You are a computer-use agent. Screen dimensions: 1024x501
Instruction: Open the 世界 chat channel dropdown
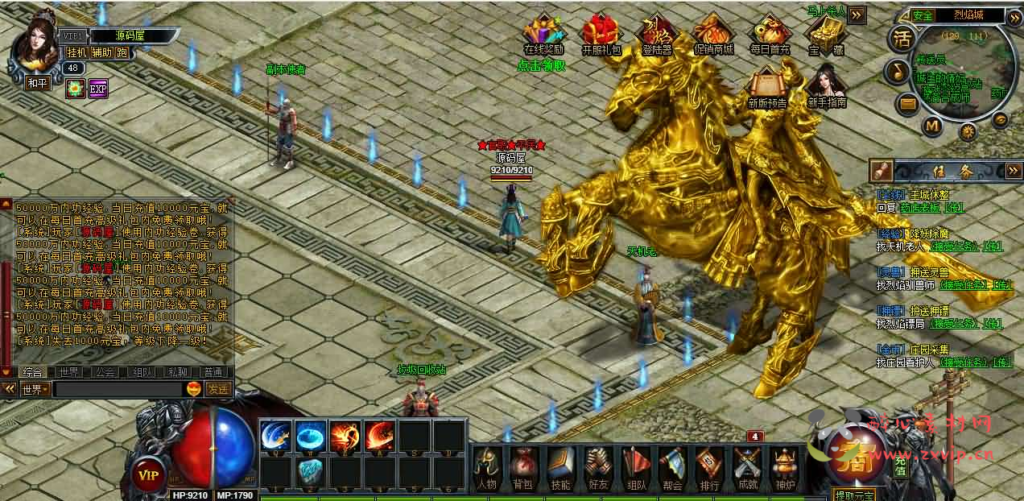(x=34, y=388)
